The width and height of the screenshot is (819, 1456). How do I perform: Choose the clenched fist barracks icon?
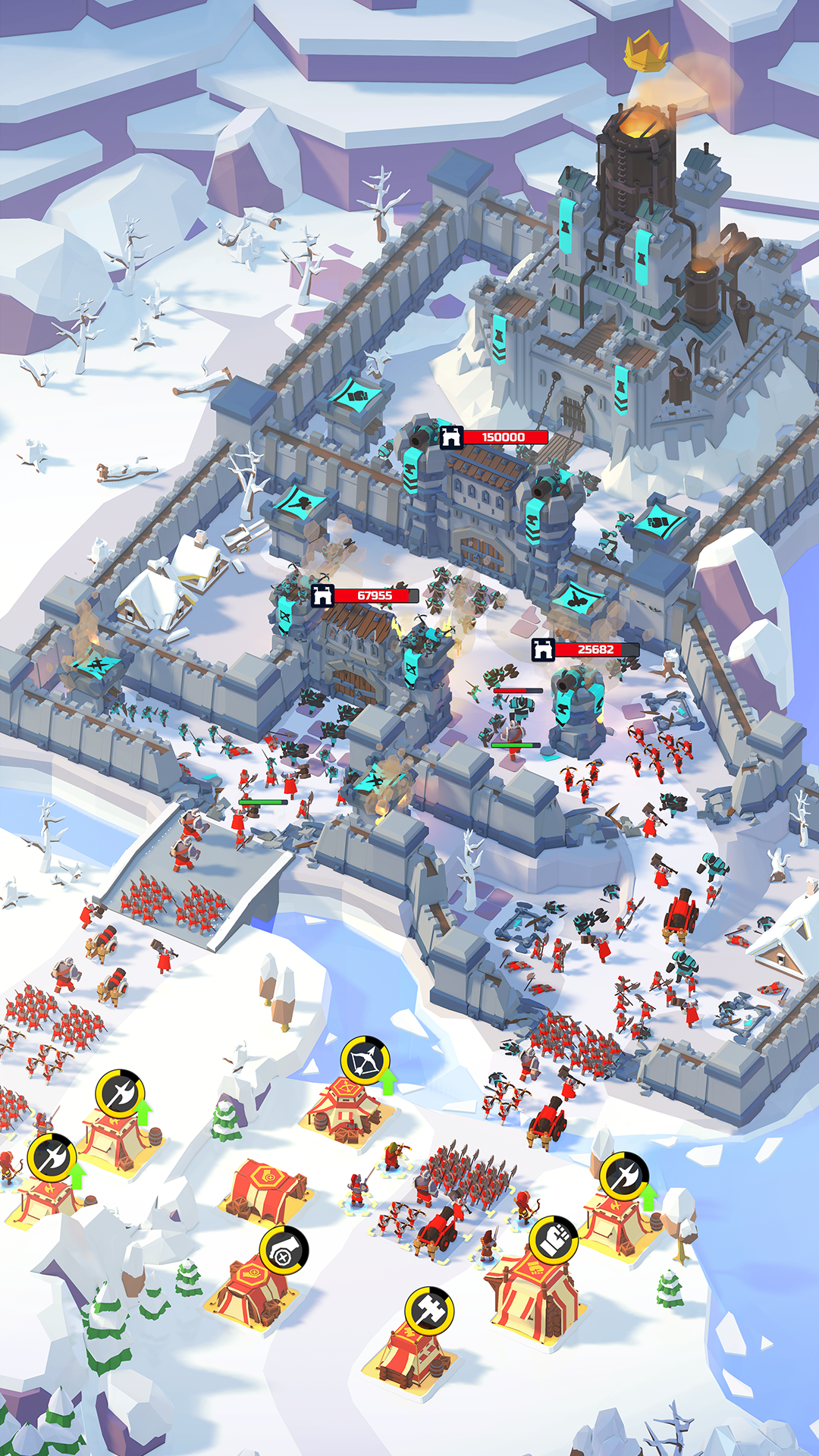(554, 1240)
